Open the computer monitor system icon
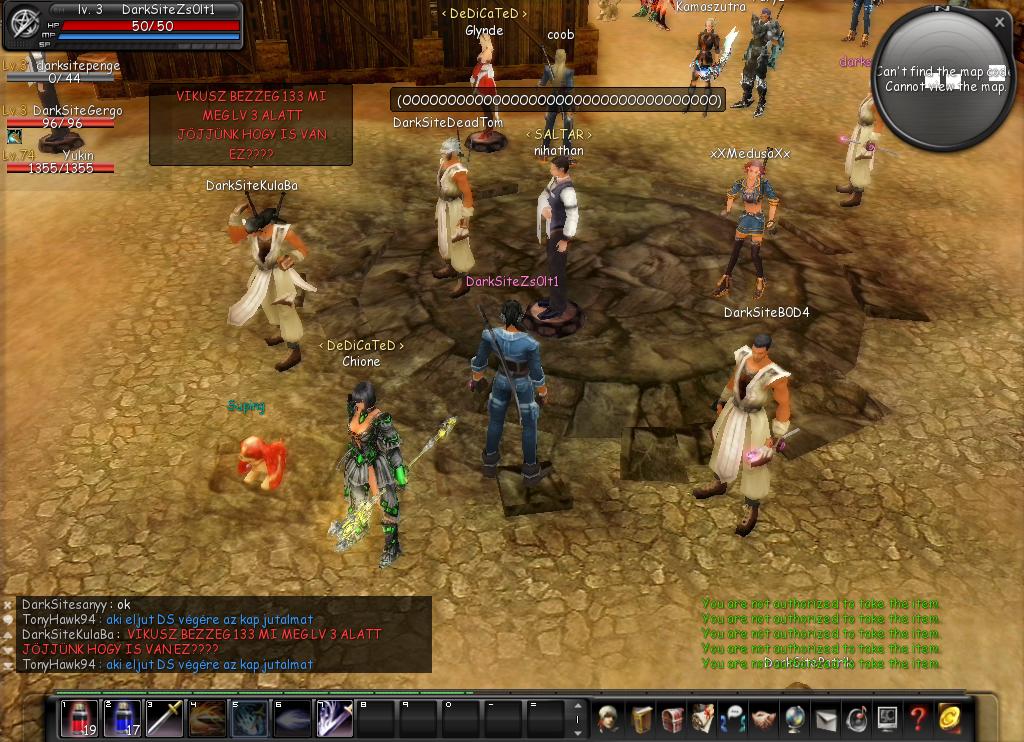The height and width of the screenshot is (742, 1024). click(887, 718)
